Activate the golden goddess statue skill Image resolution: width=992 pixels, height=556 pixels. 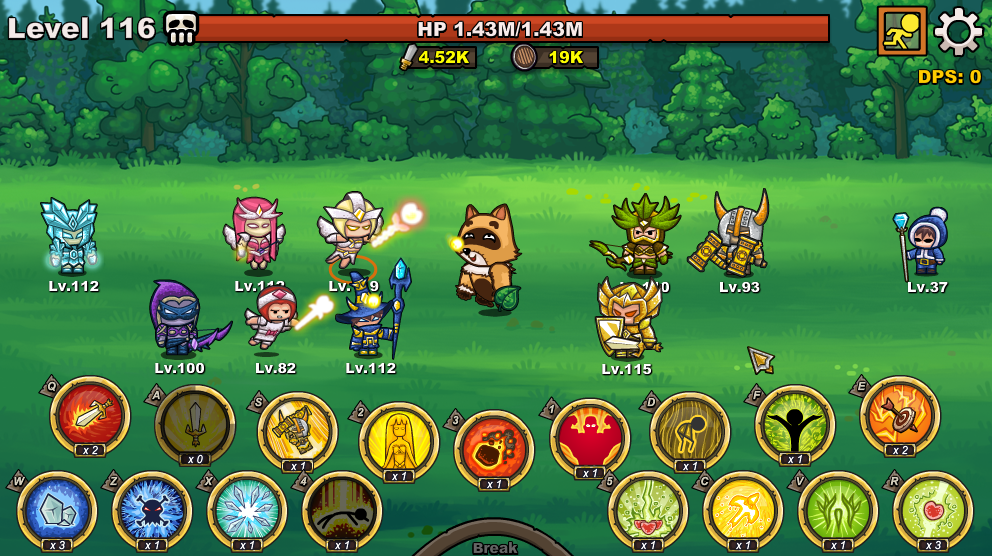pyautogui.click(x=399, y=441)
